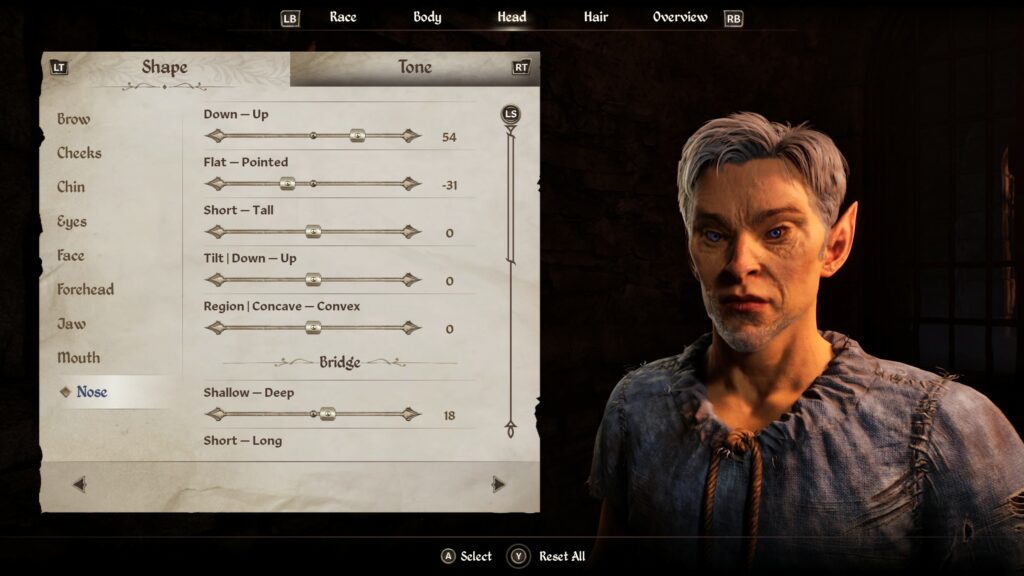Go to the Overview tab

680,17
